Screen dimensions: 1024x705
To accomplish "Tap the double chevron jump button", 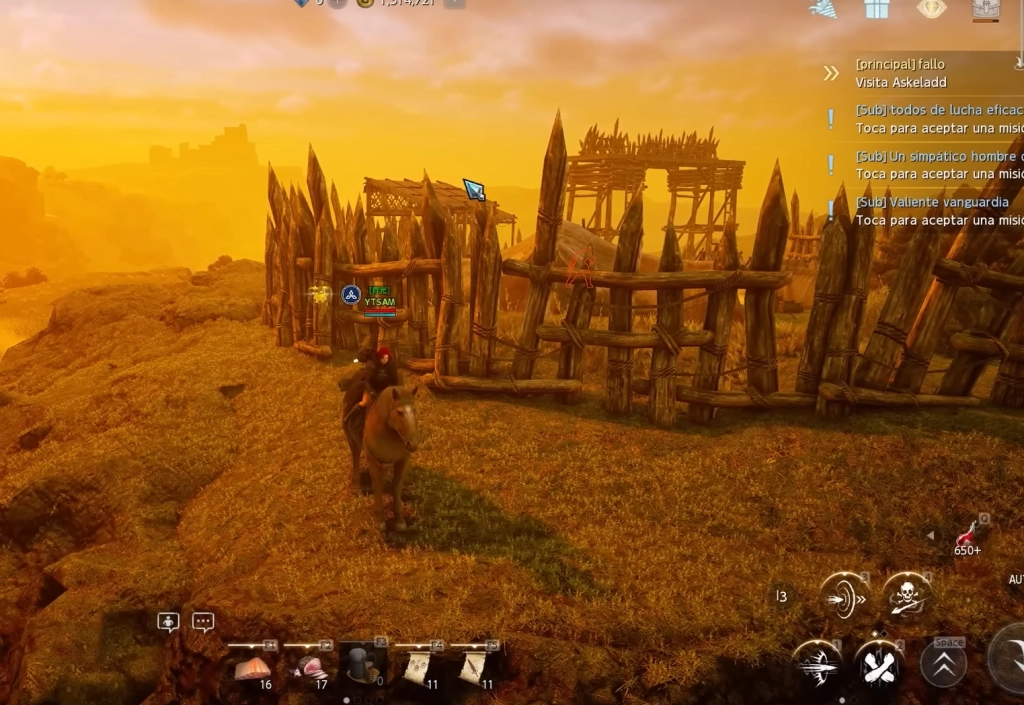I will click(943, 663).
